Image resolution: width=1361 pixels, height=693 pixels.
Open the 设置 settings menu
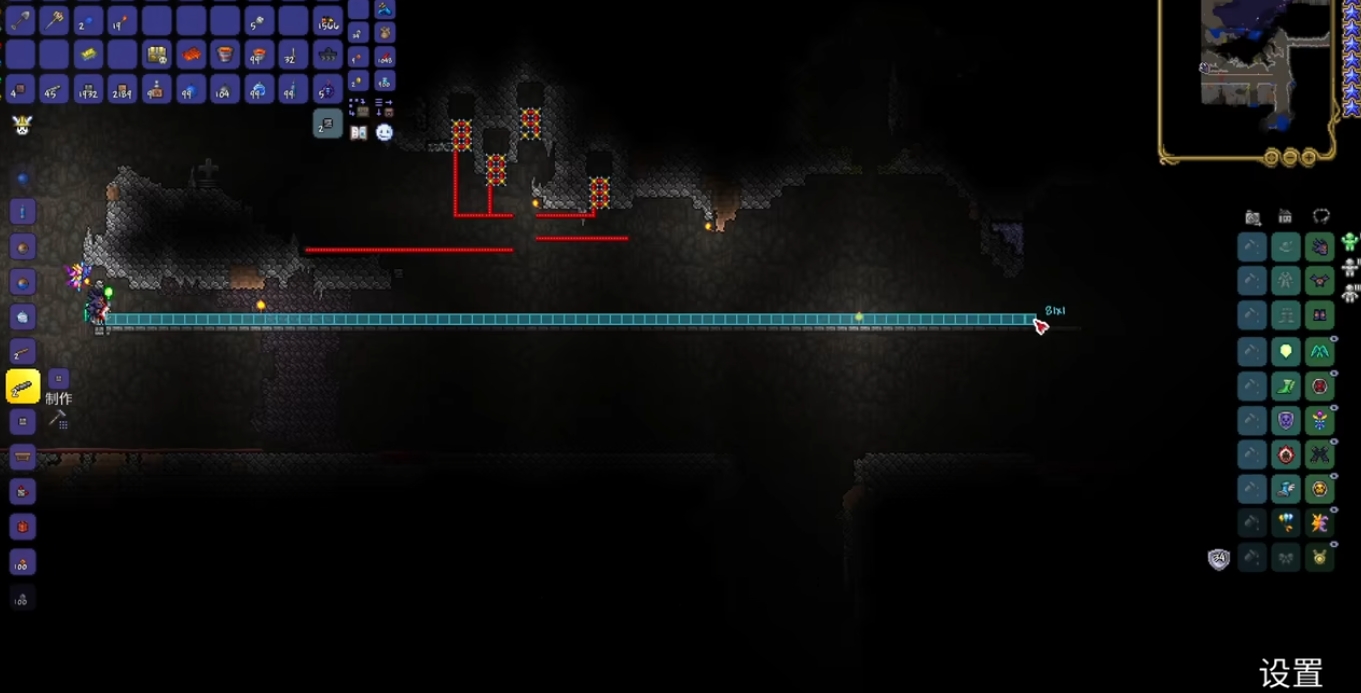click(x=1290, y=673)
